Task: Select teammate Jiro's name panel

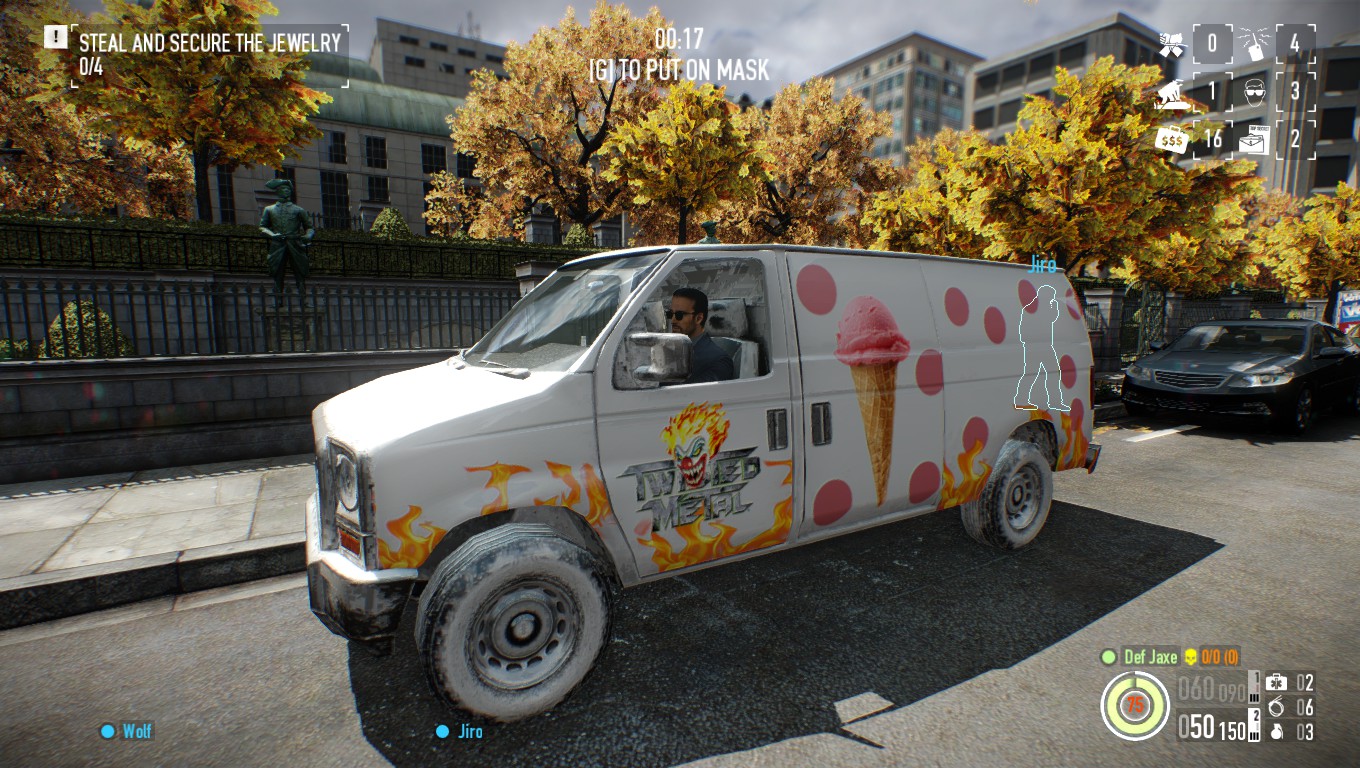Action: 460,731
